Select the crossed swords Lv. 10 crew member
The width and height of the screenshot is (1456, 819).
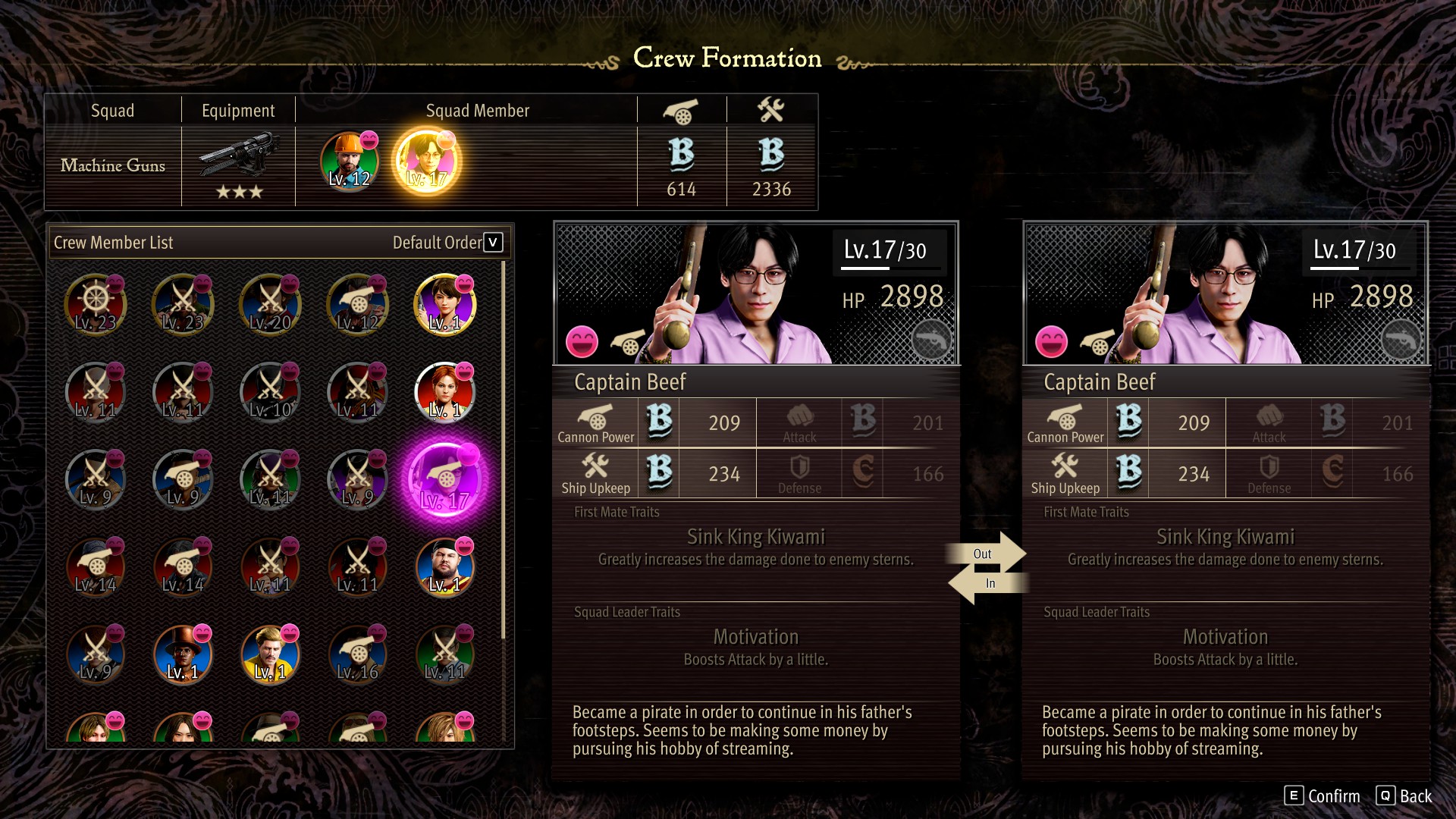[270, 392]
